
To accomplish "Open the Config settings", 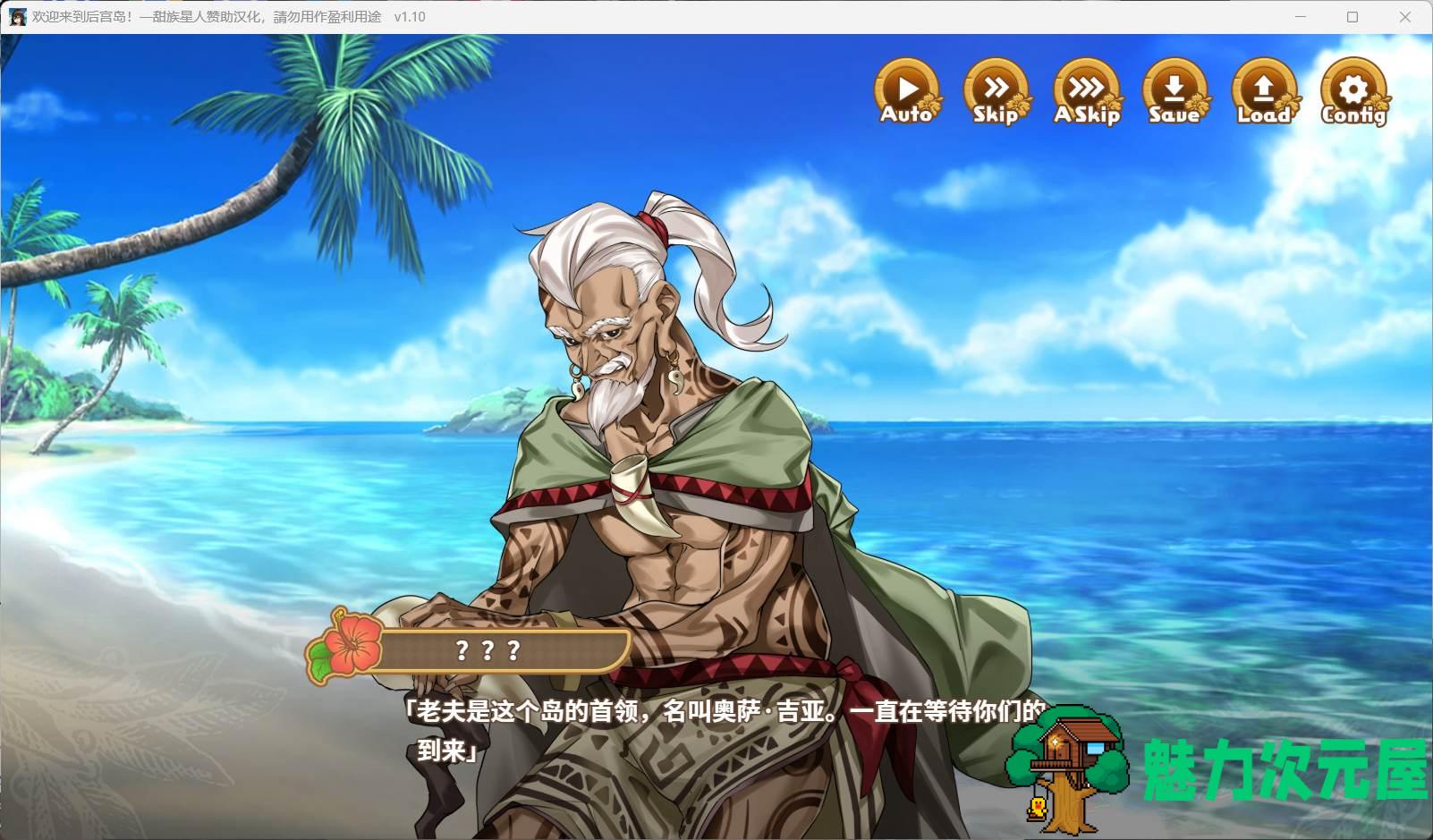I will pos(1353,91).
